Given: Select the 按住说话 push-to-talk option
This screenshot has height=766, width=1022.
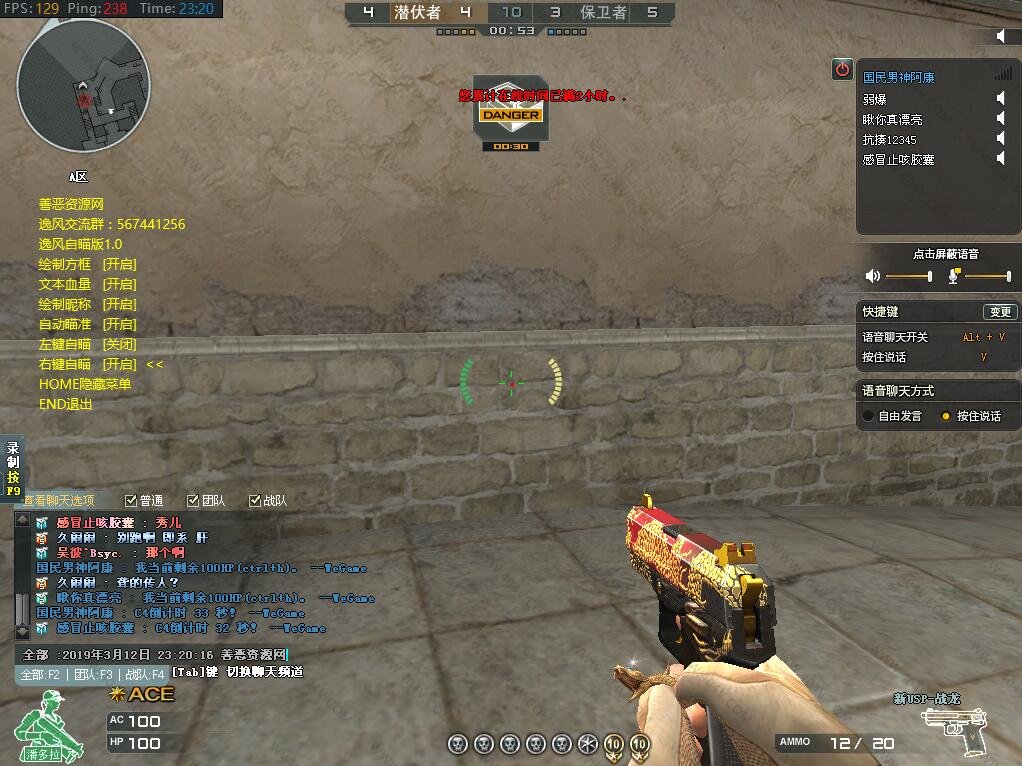Looking at the screenshot, I should pyautogui.click(x=946, y=416).
